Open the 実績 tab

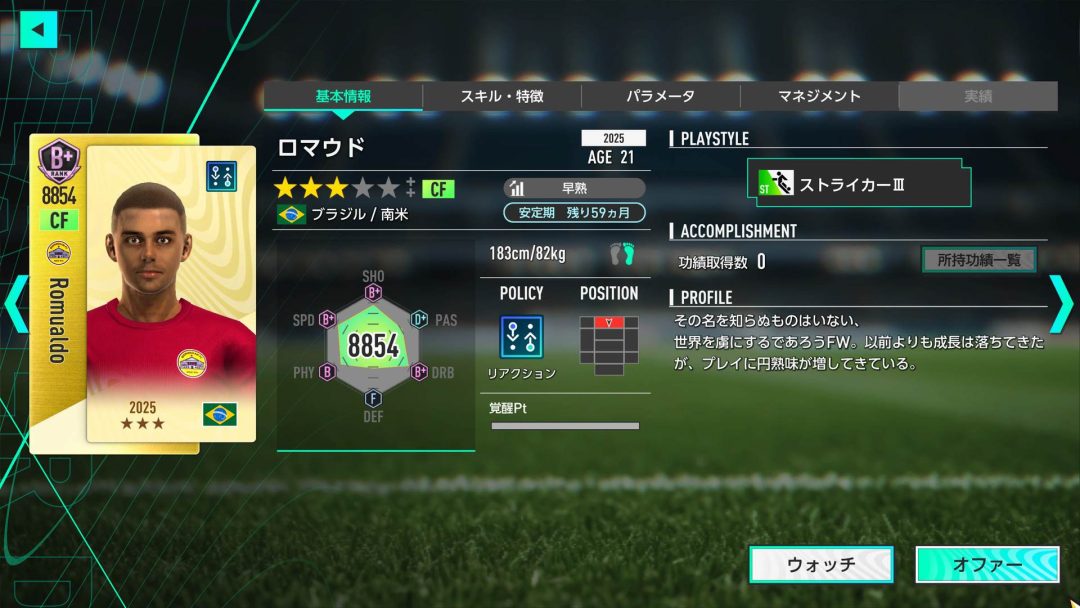pos(977,96)
